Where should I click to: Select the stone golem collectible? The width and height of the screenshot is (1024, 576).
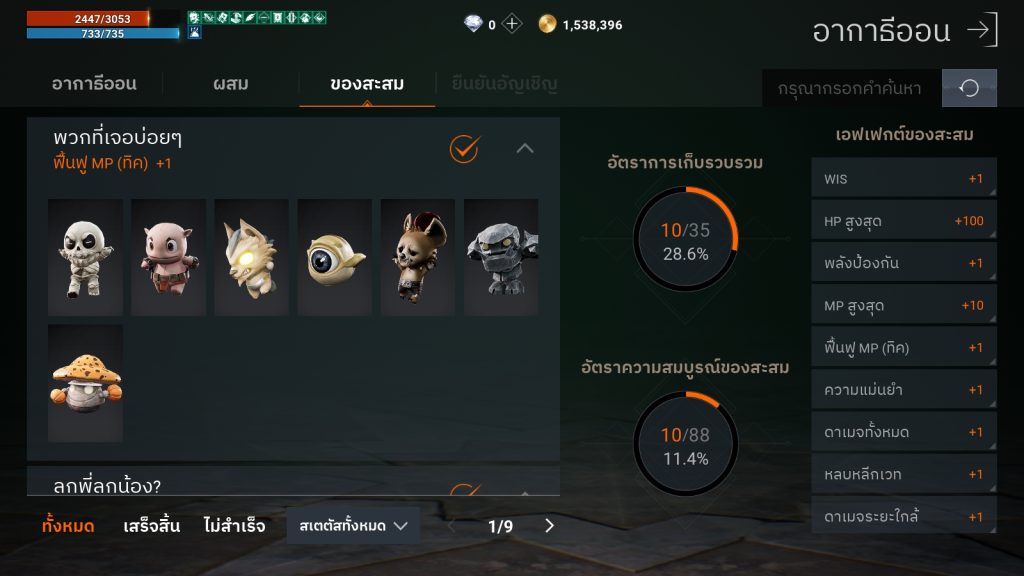(x=500, y=257)
